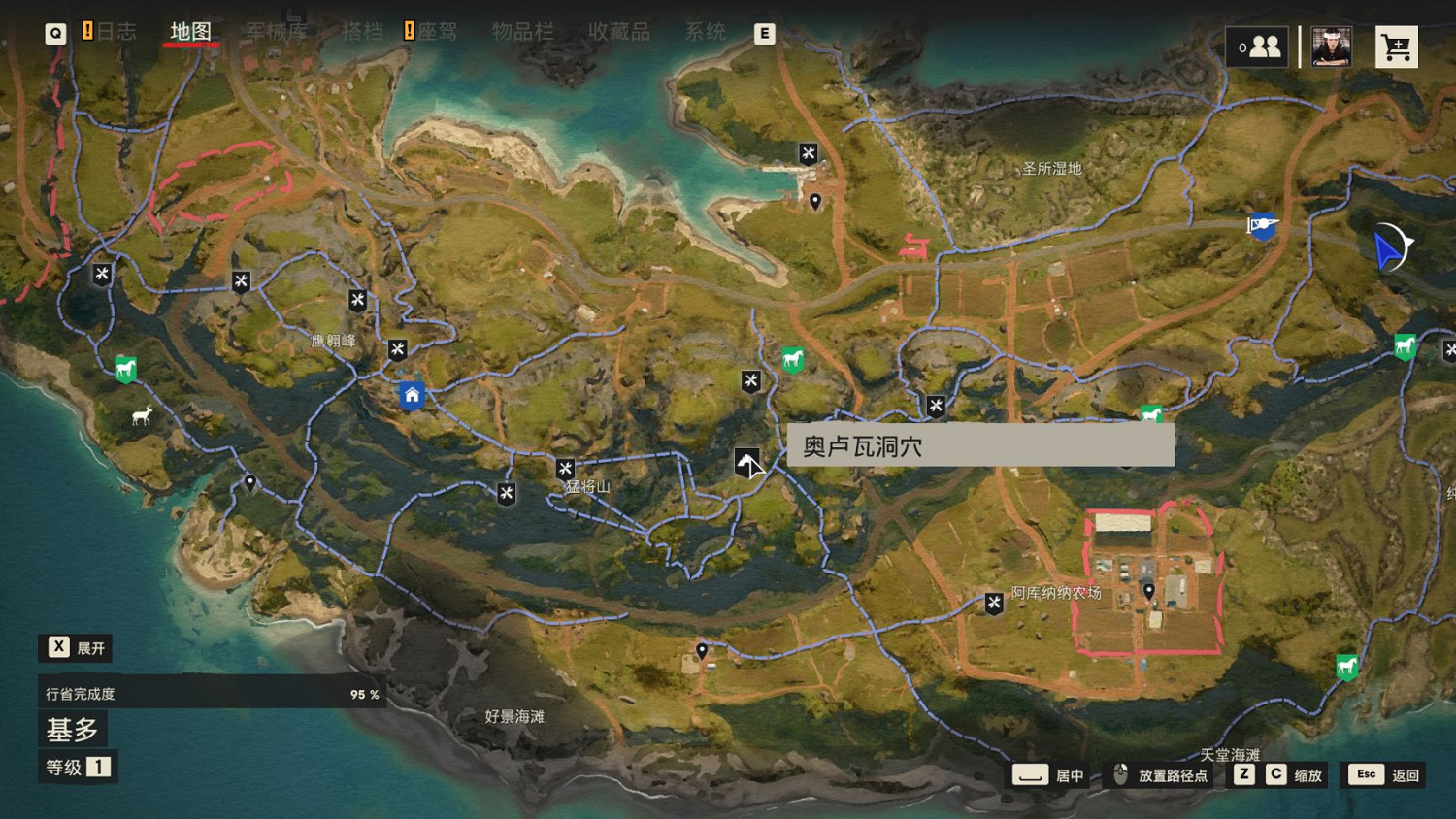The height and width of the screenshot is (819, 1456).
Task: Open the shopping cart store icon
Action: (1396, 46)
